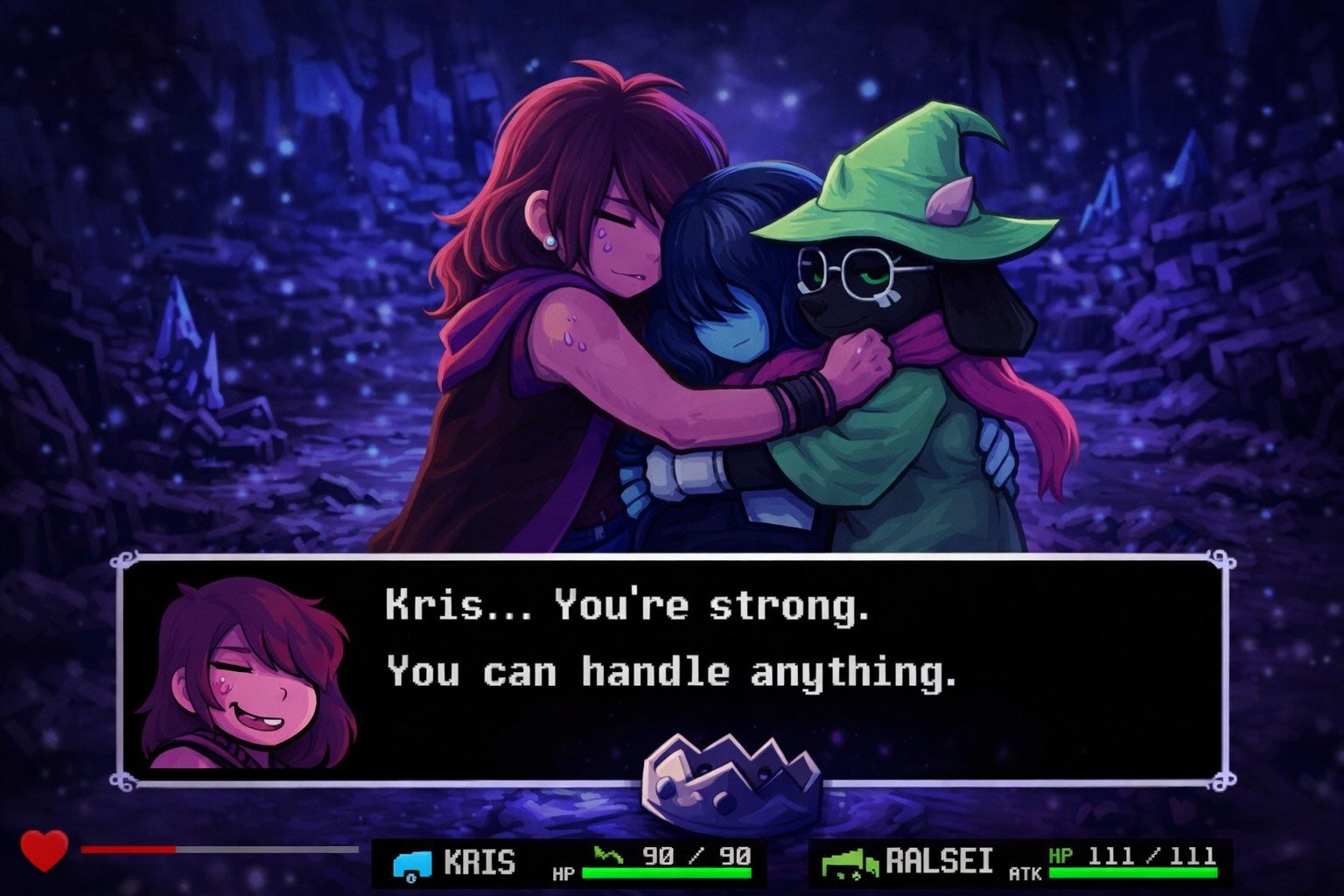Click Susie's portrait in the dialogue box

(246, 674)
